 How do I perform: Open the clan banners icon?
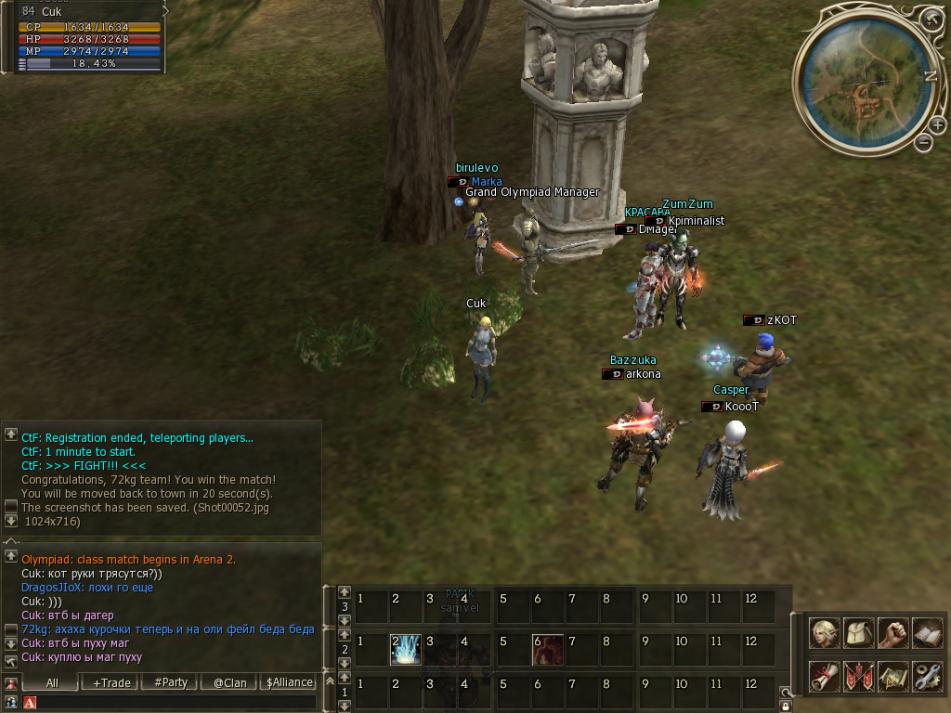(859, 676)
